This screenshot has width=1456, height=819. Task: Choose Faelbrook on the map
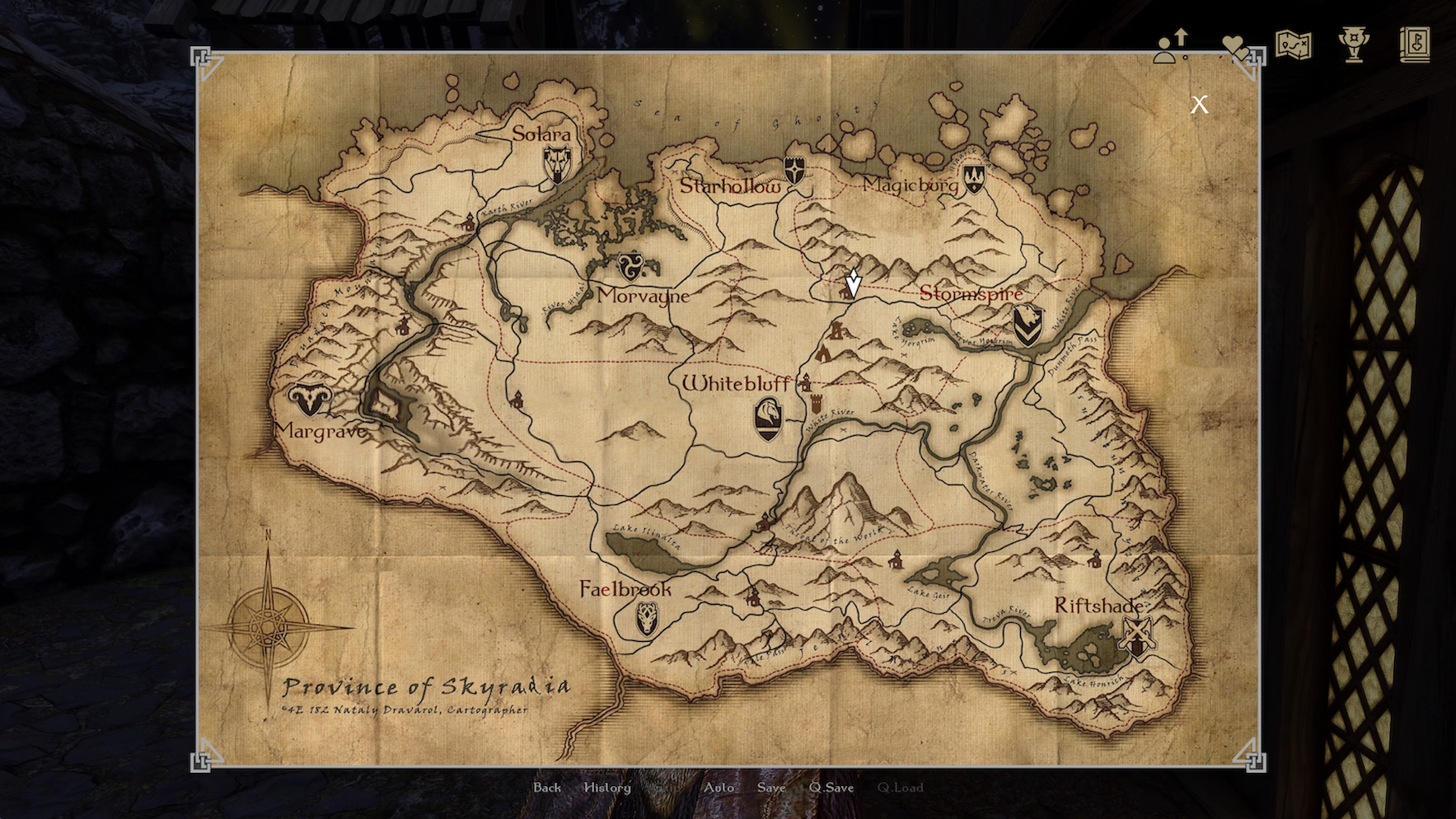click(x=625, y=589)
